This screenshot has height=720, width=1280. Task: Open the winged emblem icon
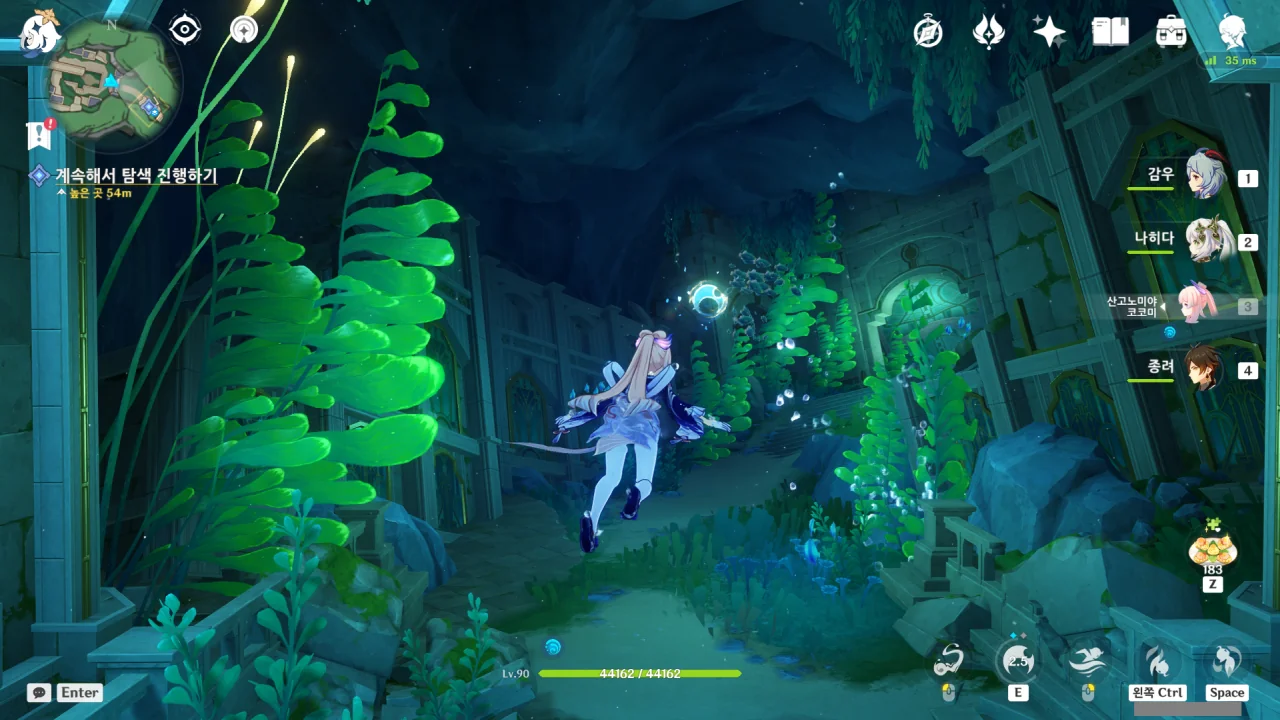[x=988, y=33]
